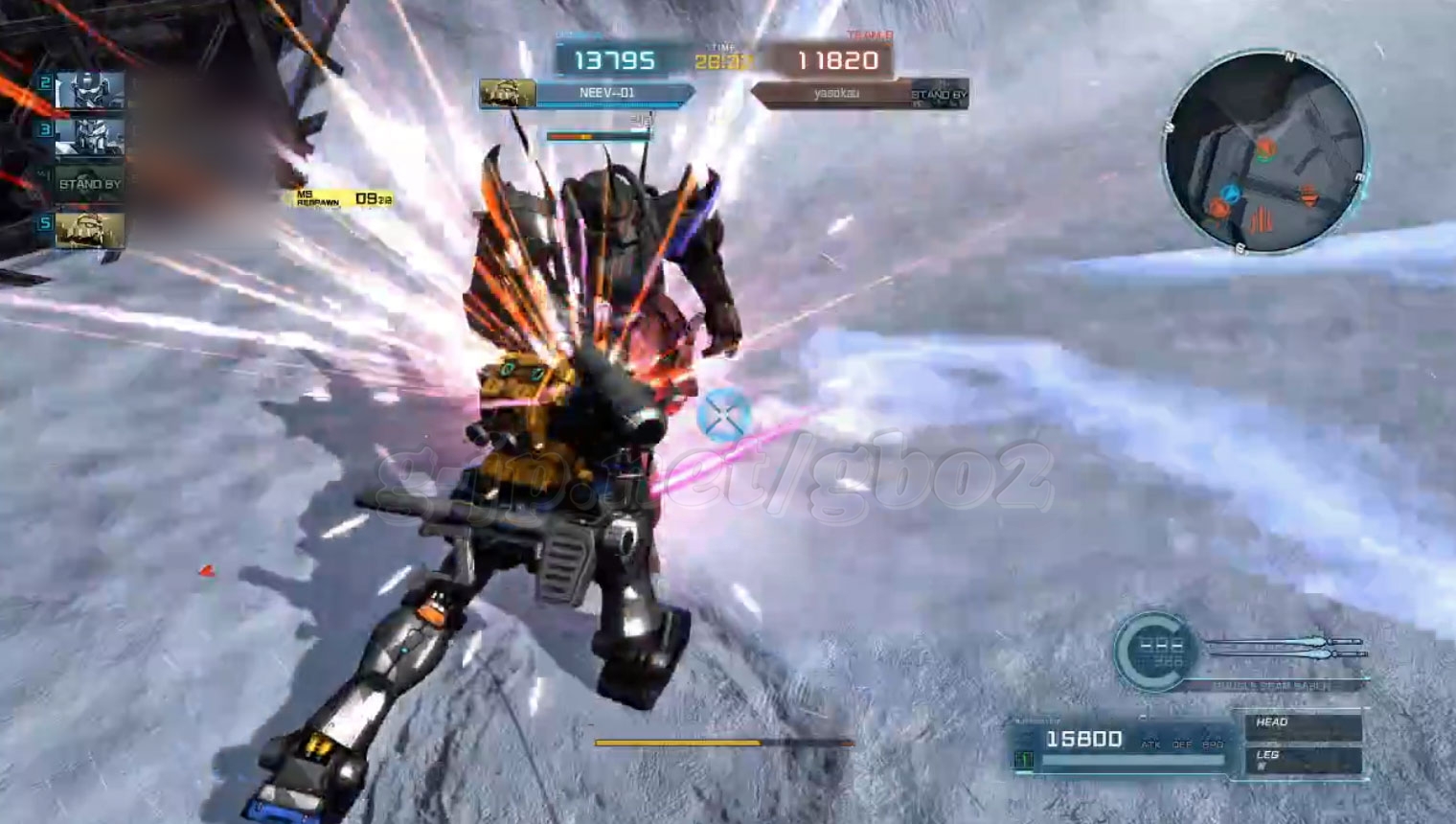The height and width of the screenshot is (824, 1456).
Task: Check the HEAD part status panel
Action: coord(1303,725)
